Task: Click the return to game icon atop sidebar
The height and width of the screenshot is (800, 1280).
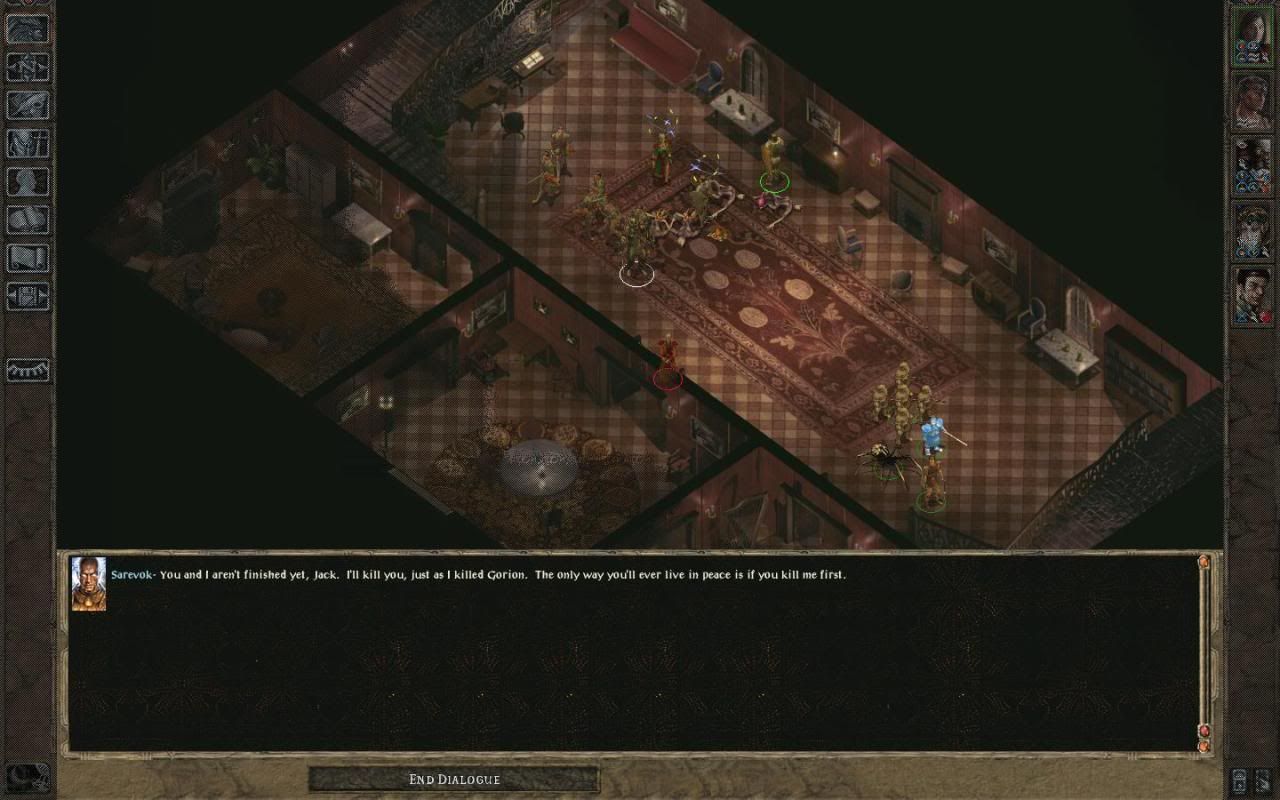Action: (x=27, y=29)
